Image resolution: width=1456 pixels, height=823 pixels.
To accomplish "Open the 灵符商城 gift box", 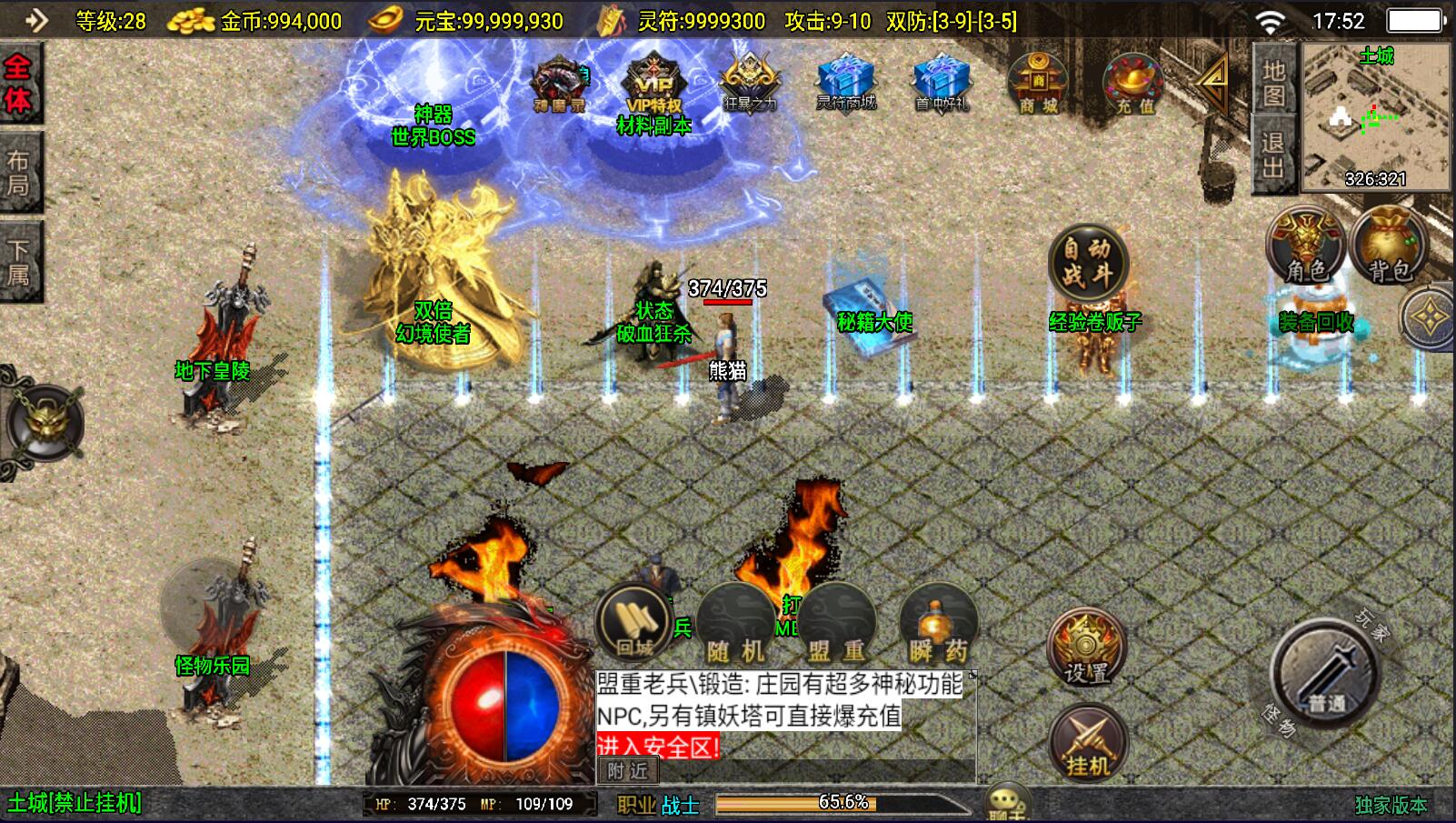I will pos(845,82).
